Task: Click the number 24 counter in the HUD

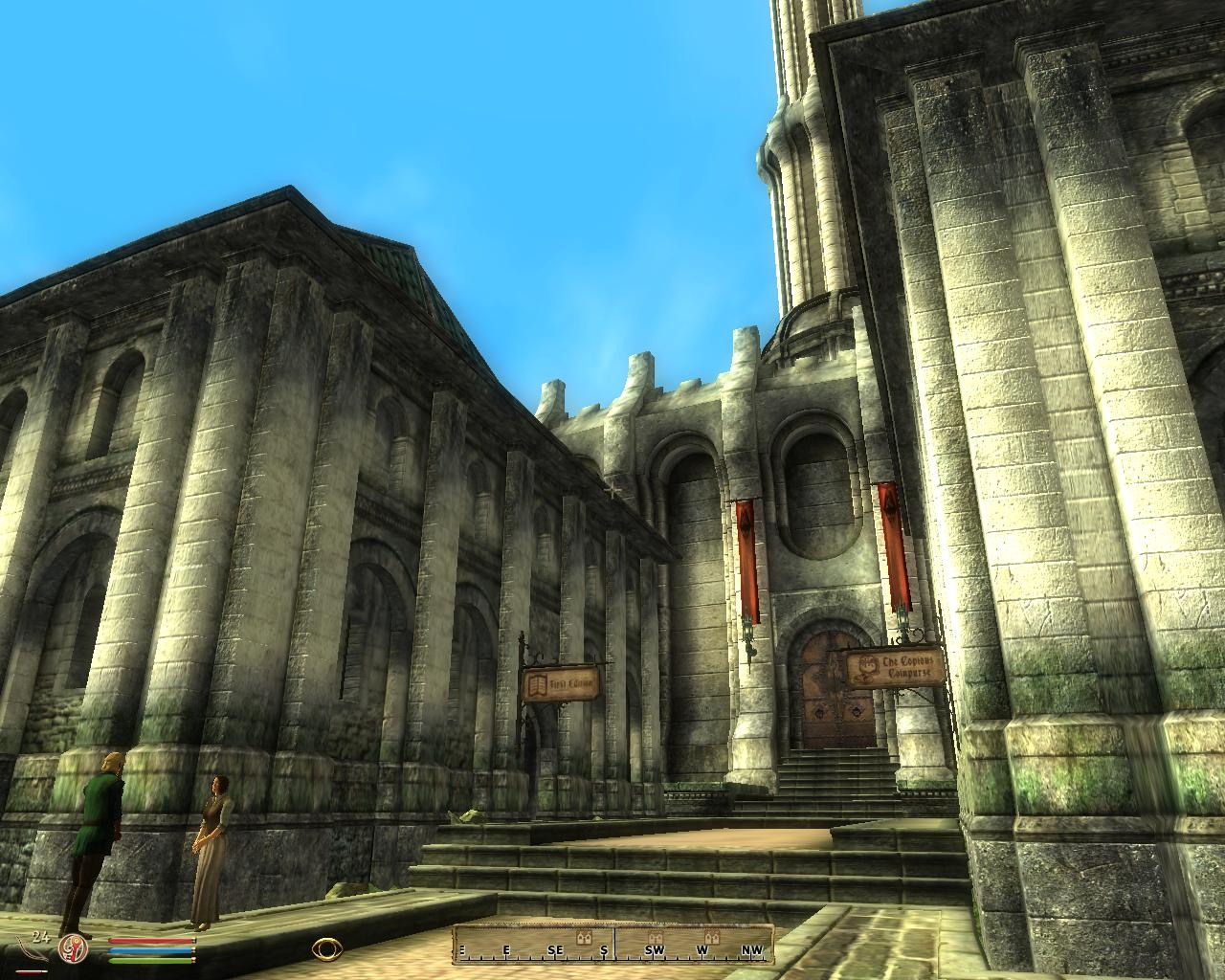Action: tap(42, 938)
